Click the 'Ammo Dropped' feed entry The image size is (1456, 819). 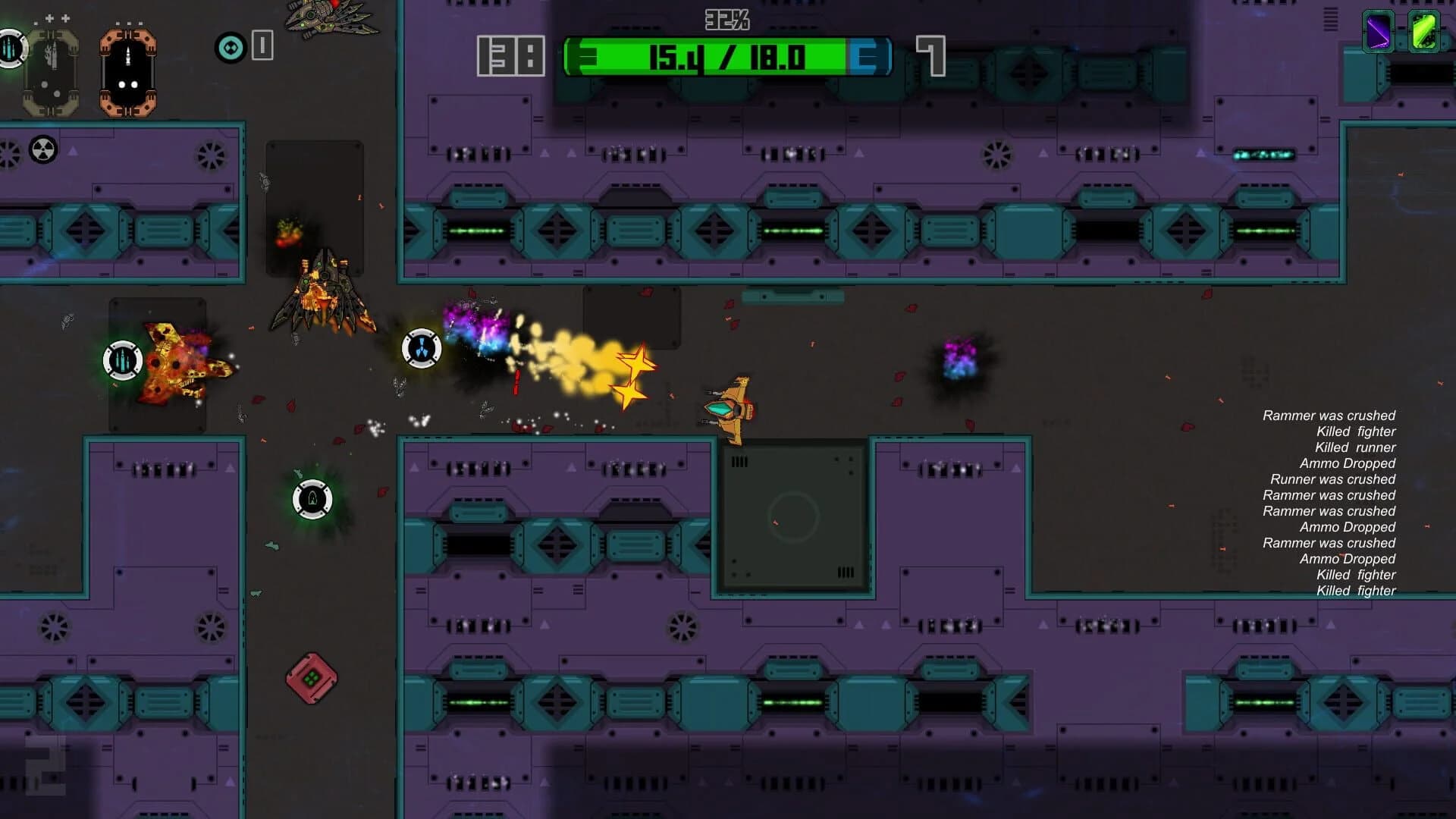(1348, 463)
